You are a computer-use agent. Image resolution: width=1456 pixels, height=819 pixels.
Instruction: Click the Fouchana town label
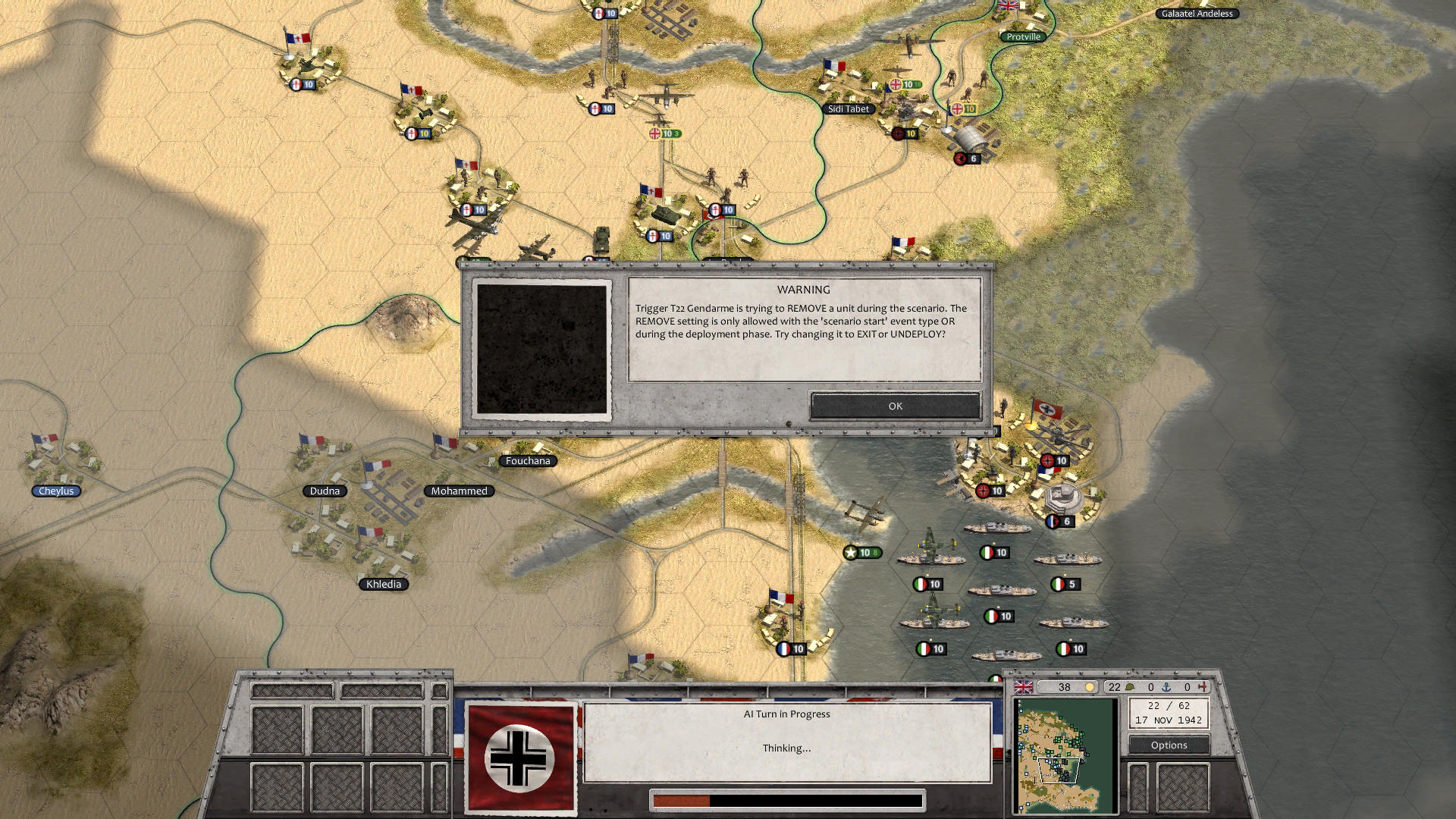529,460
